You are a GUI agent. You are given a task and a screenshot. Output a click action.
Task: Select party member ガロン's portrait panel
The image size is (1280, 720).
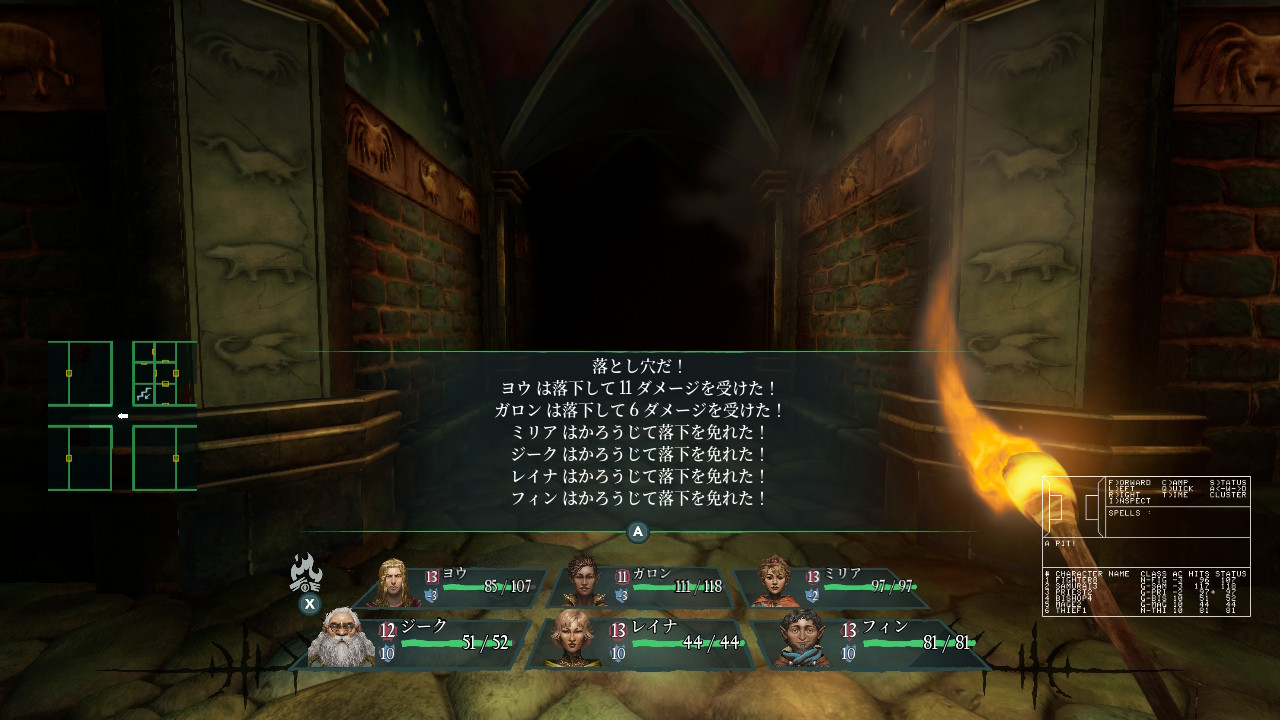tap(642, 587)
